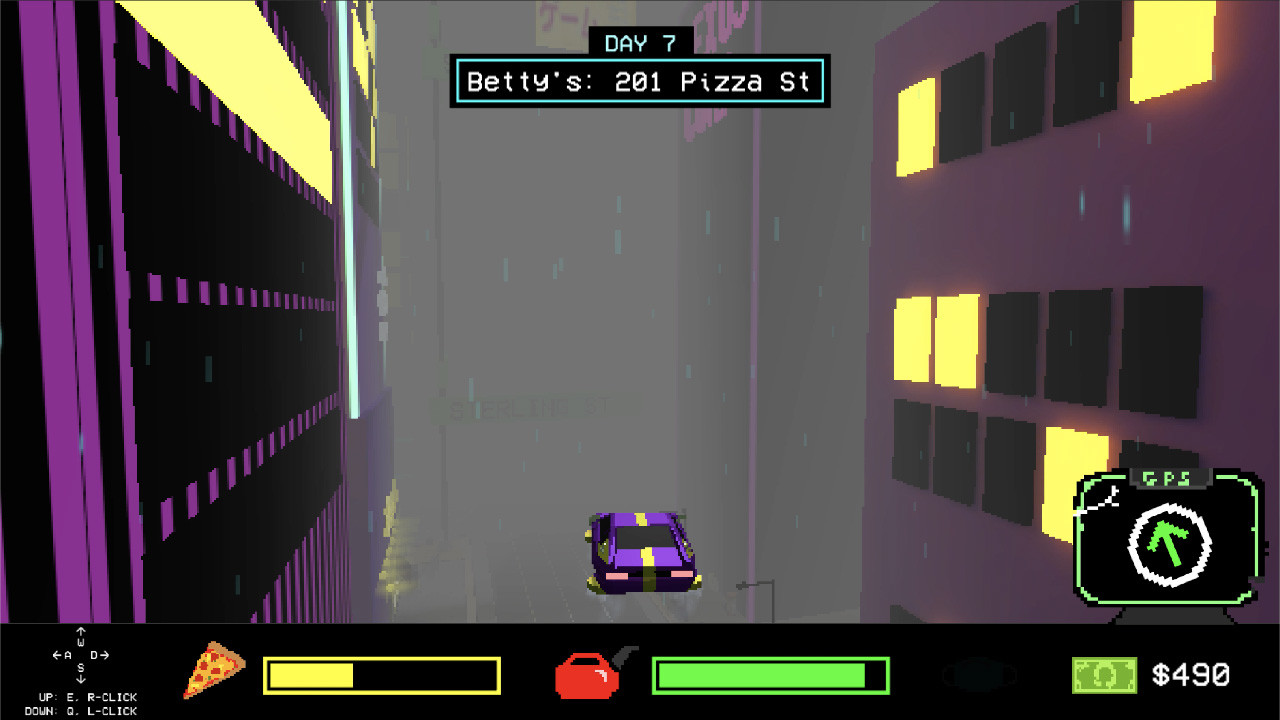Viewport: 1280px width, 720px height.
Task: Click the purple delivery car
Action: click(640, 555)
